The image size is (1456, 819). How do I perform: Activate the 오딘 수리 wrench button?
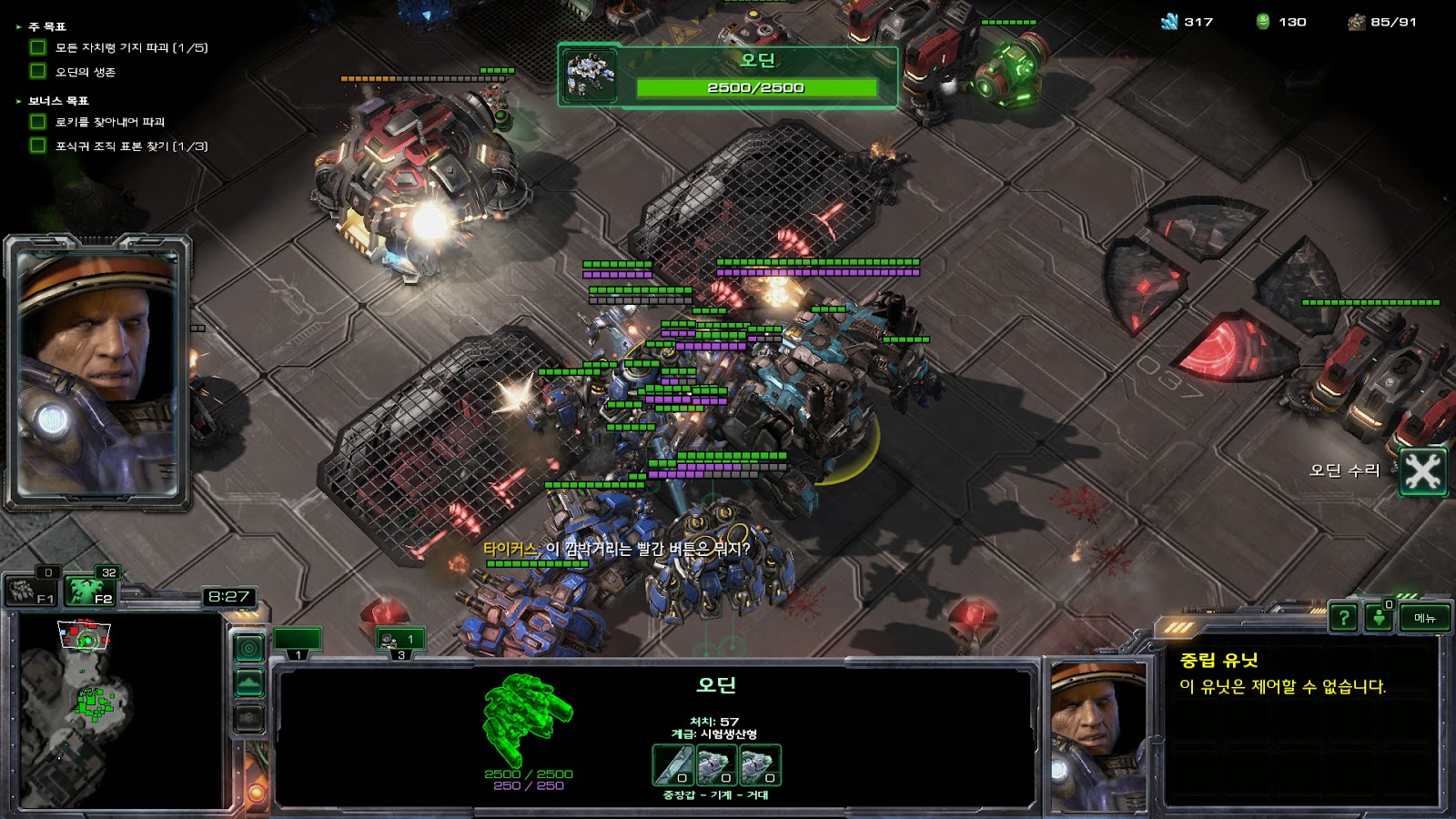[1422, 471]
